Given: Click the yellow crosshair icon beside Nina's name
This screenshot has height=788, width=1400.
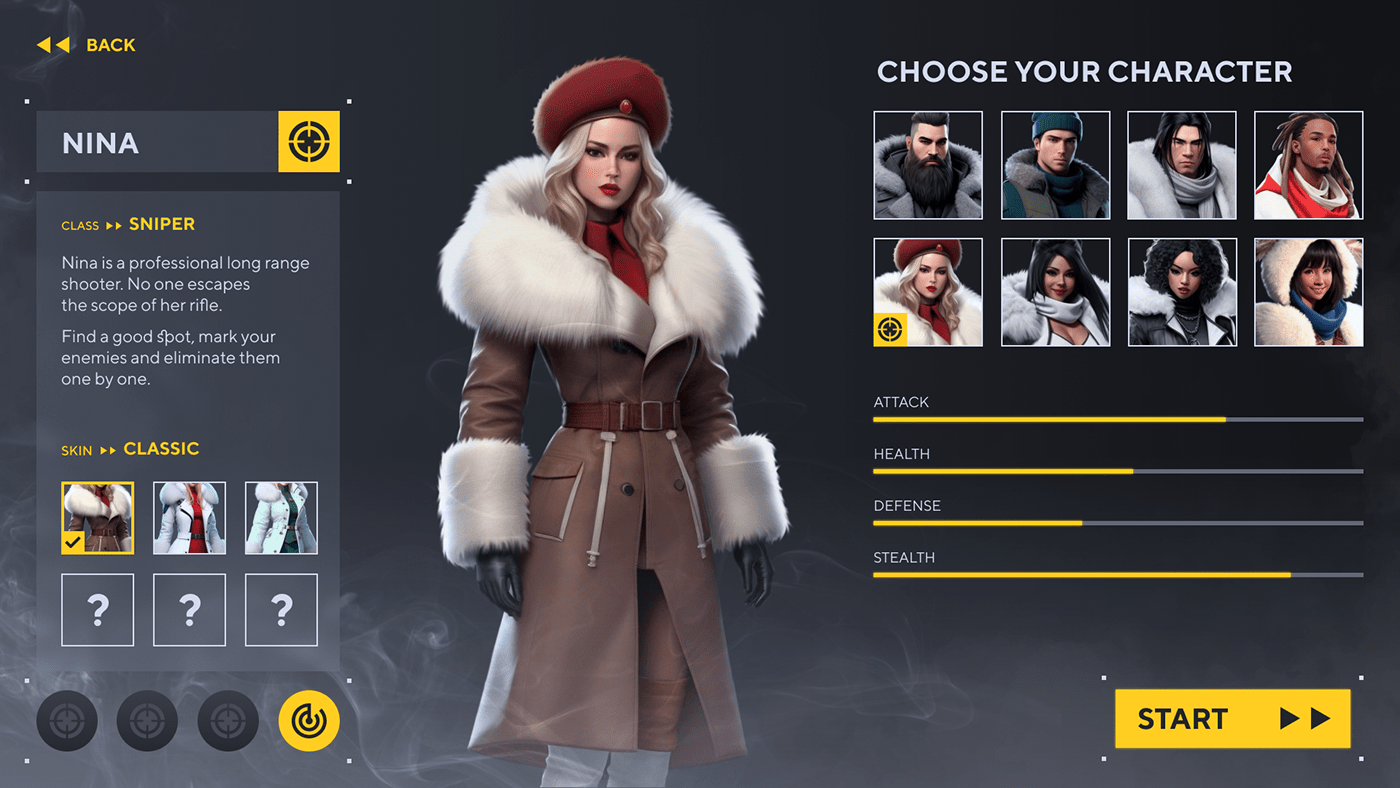Looking at the screenshot, I should click(x=309, y=142).
